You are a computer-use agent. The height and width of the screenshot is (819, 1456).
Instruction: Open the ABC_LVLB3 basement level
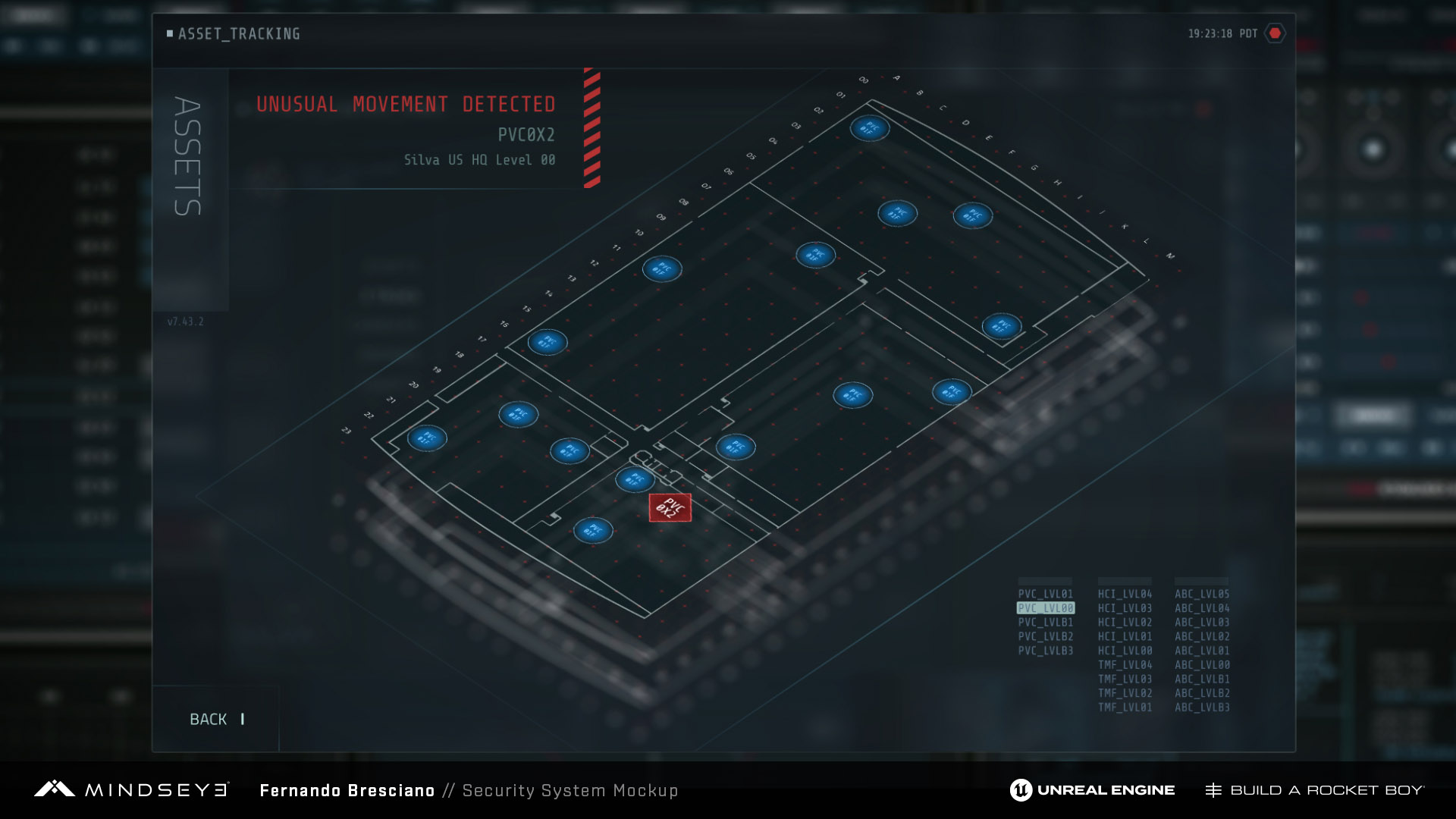pos(1202,708)
